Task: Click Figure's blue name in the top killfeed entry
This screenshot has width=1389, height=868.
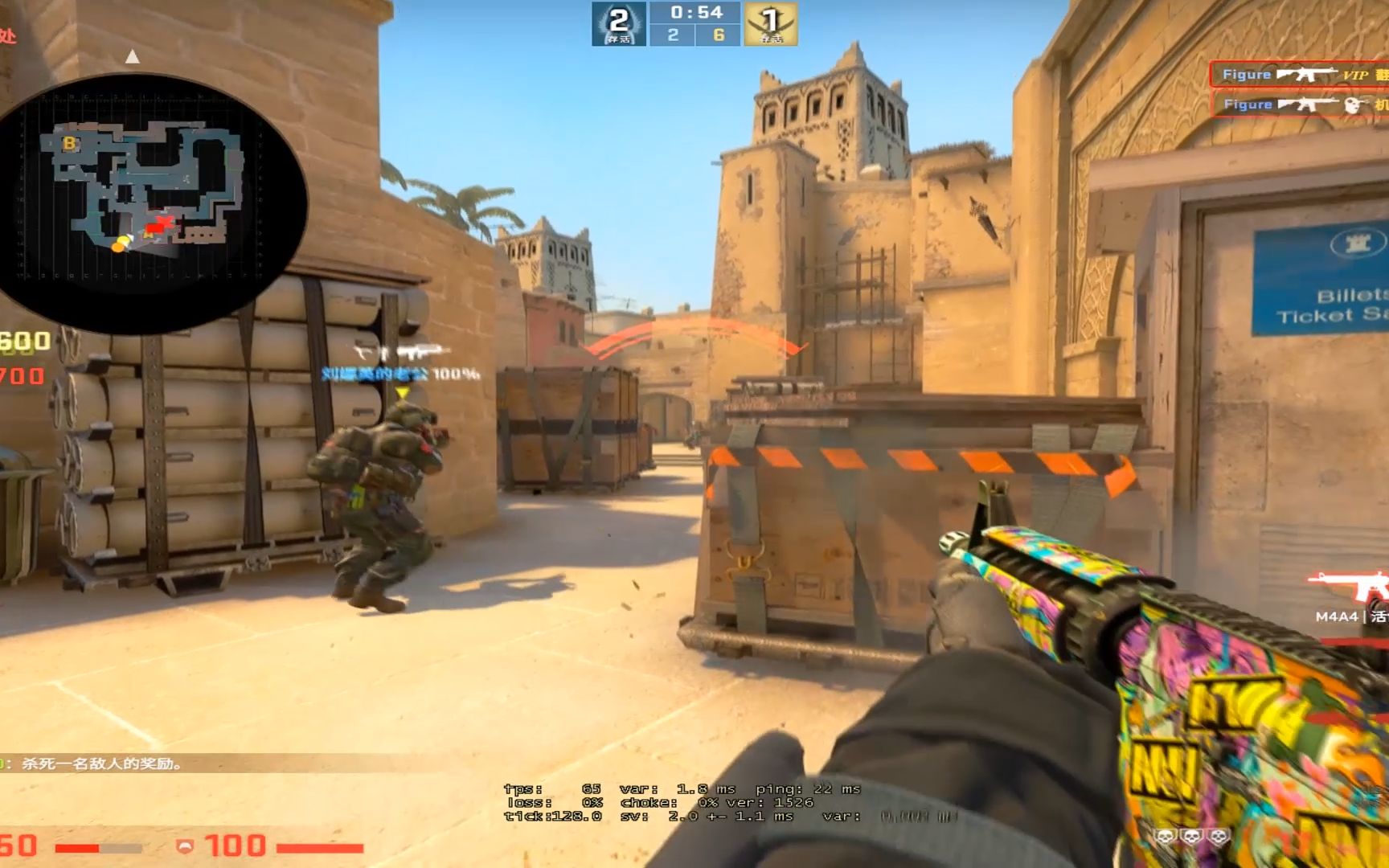Action: (1246, 74)
